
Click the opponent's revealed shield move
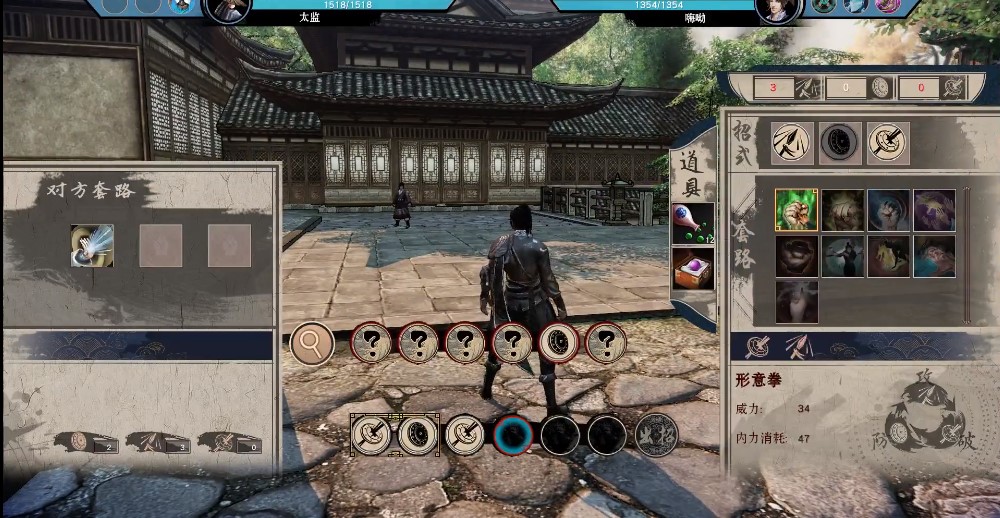click(559, 343)
